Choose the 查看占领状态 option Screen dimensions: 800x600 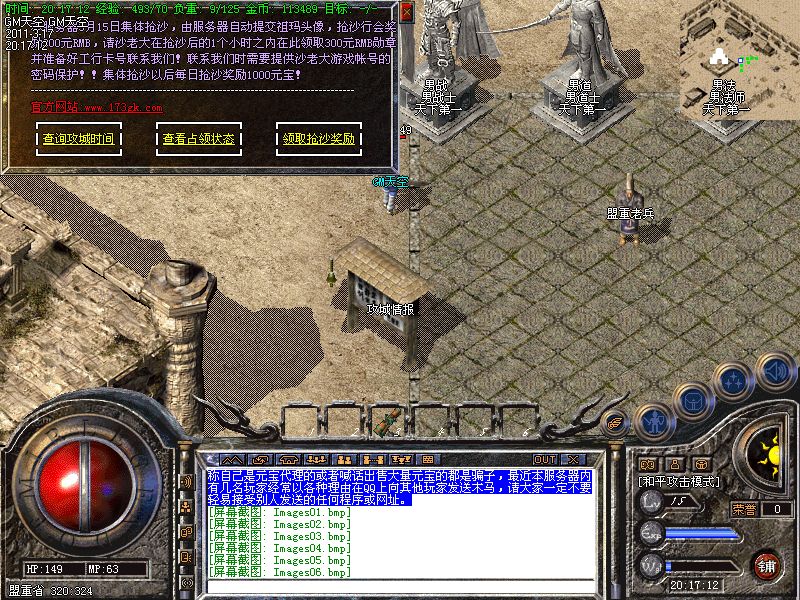coord(198,139)
